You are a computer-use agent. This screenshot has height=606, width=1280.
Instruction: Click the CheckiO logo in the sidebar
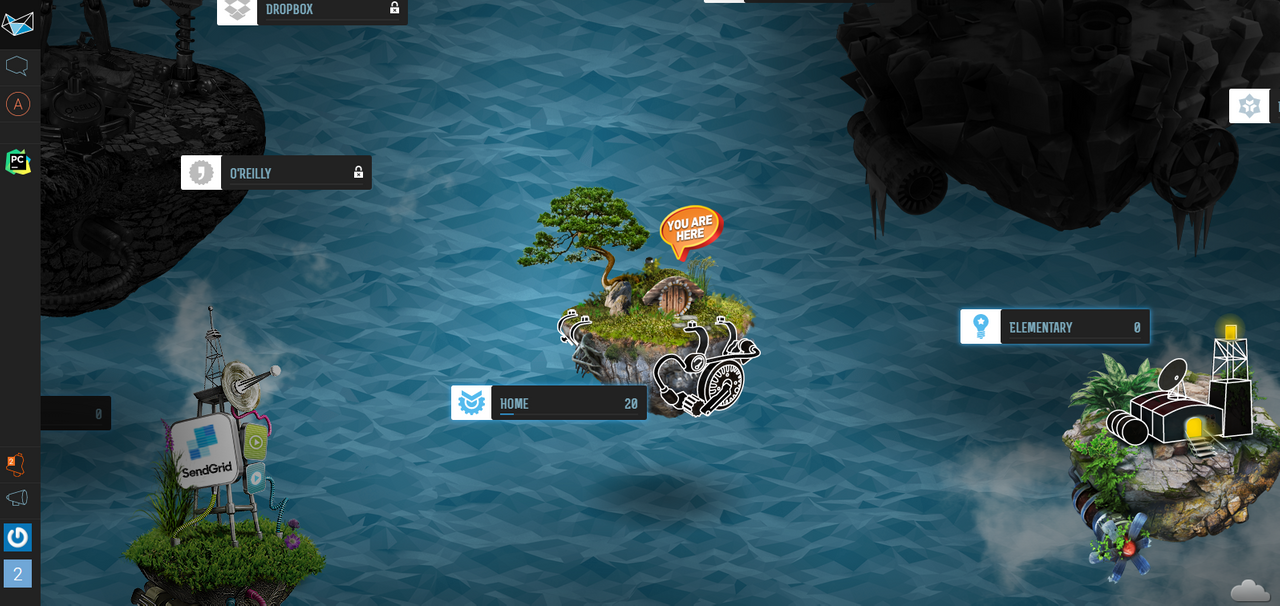tap(18, 24)
